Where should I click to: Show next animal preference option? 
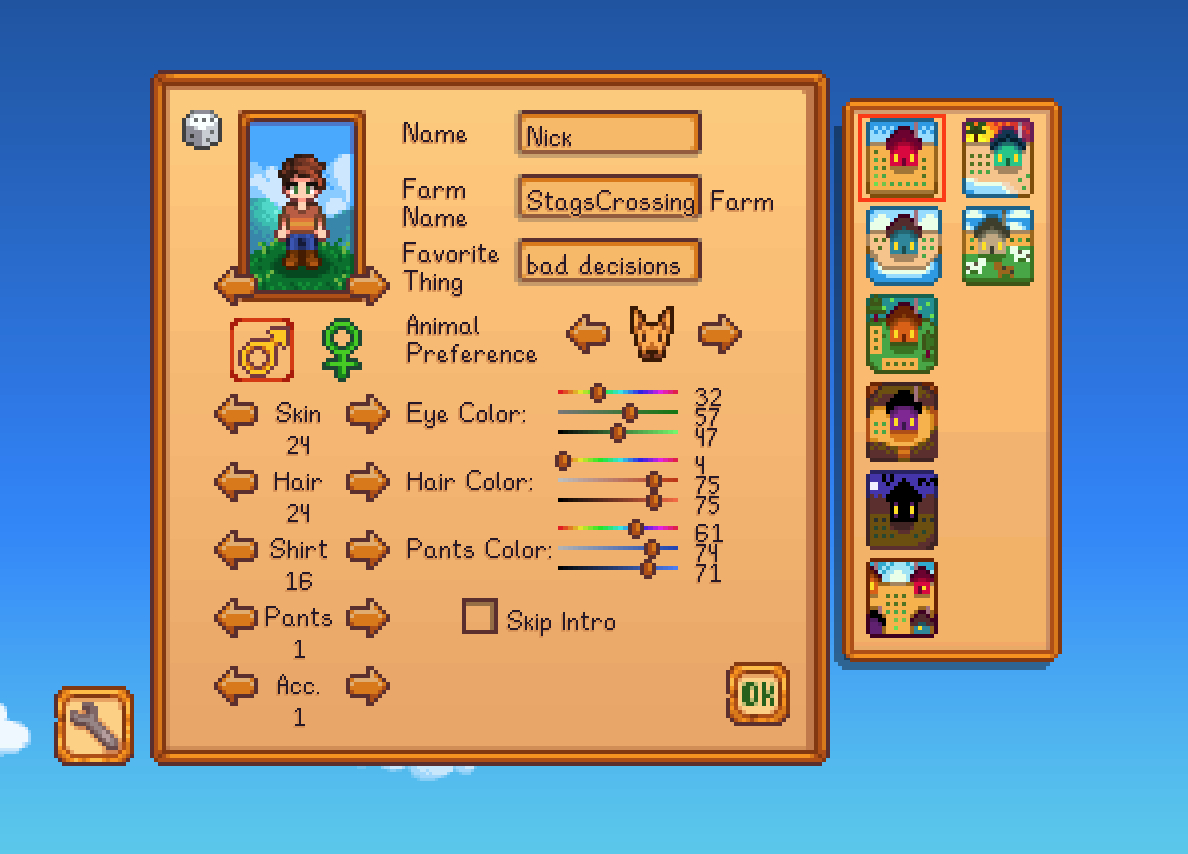tap(719, 333)
